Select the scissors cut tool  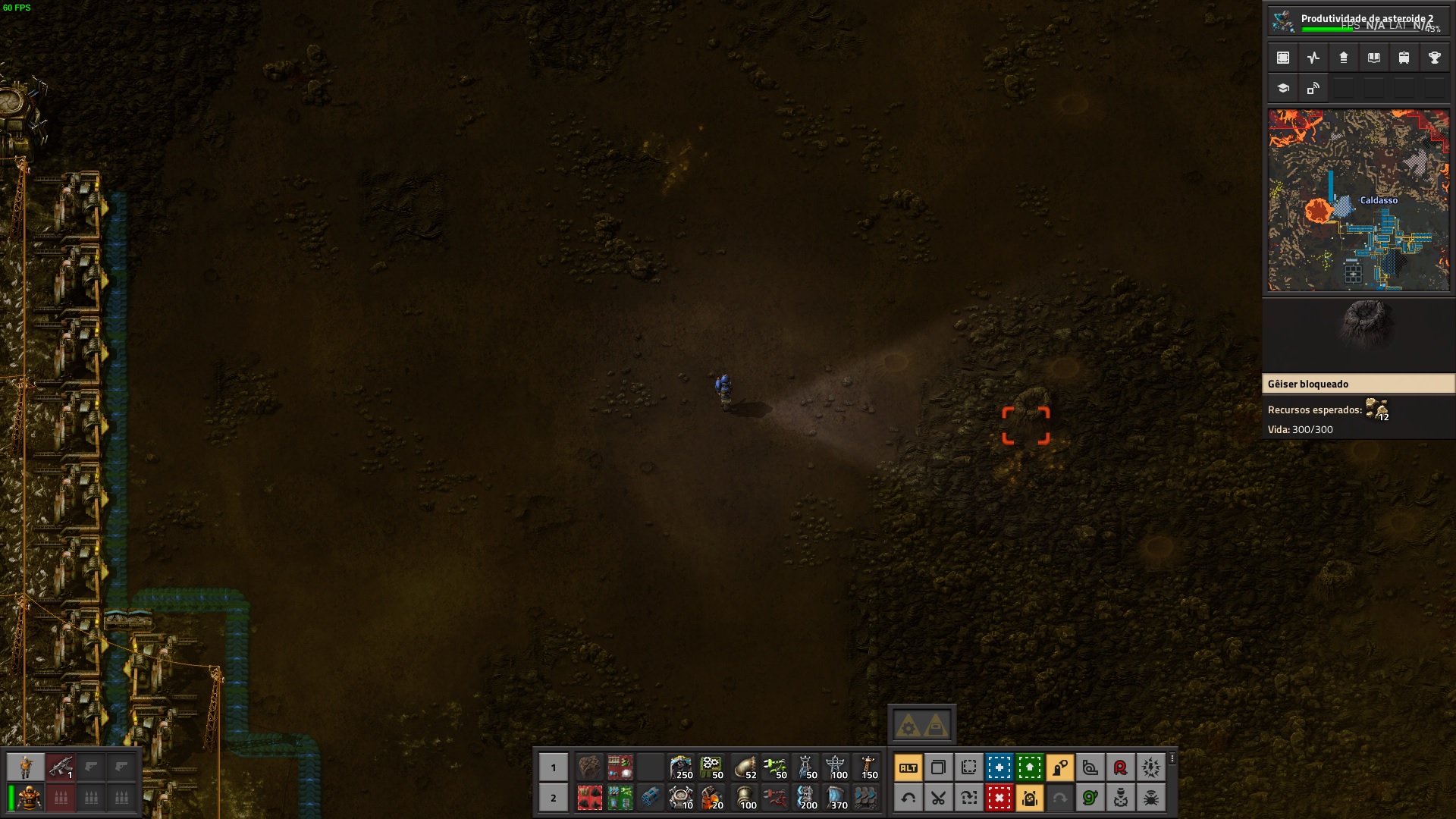tap(938, 798)
